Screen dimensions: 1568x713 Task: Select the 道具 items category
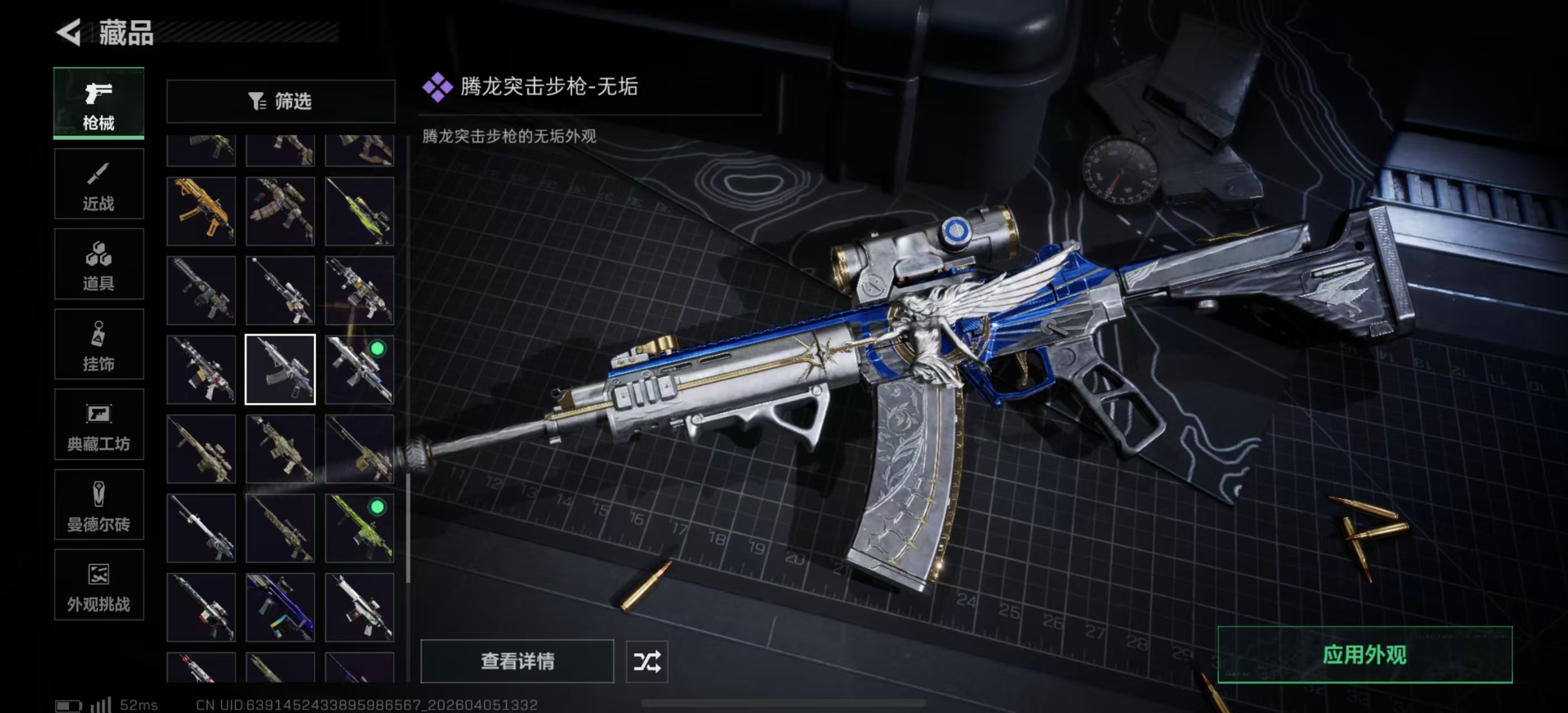click(99, 264)
